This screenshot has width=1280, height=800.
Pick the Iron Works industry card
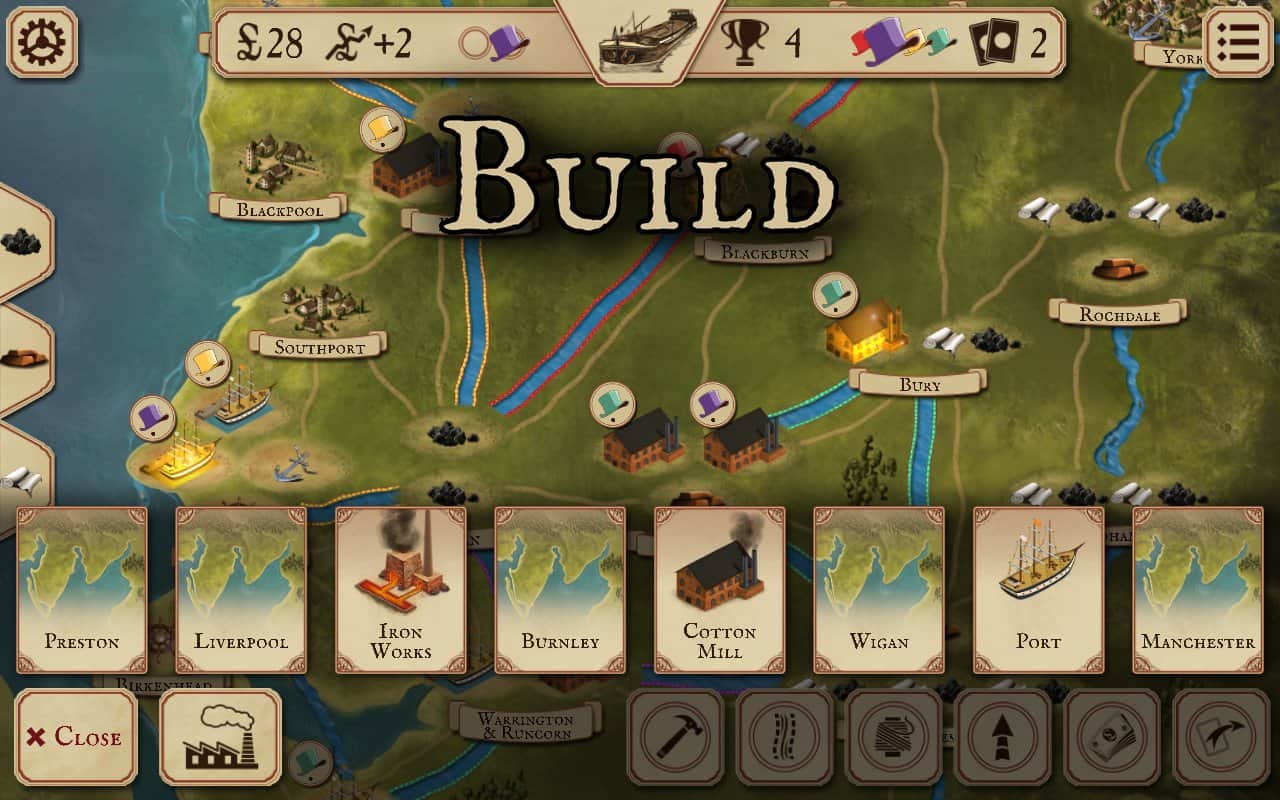point(401,590)
